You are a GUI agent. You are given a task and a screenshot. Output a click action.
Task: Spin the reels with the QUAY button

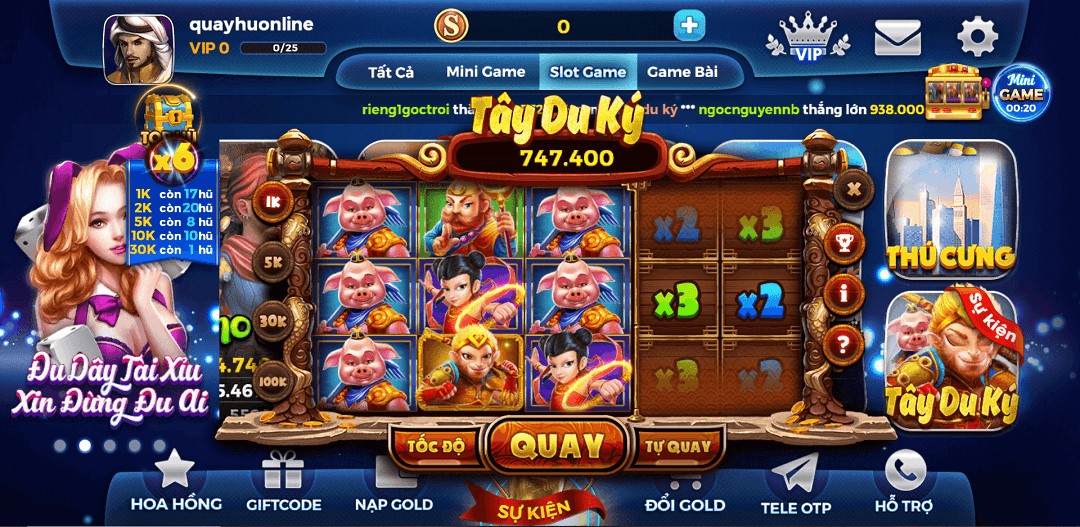click(x=557, y=446)
